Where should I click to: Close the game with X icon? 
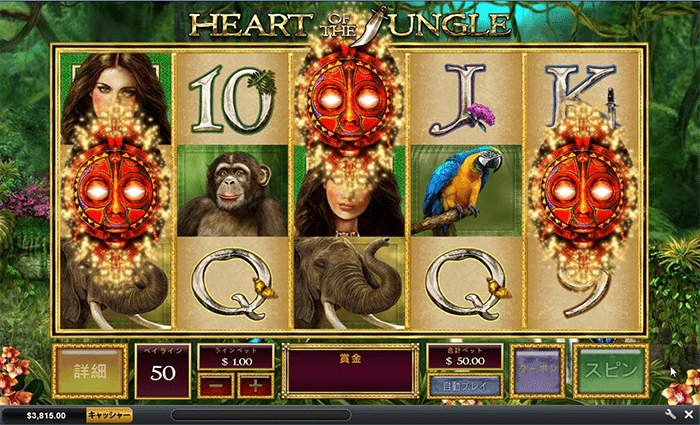click(x=687, y=414)
